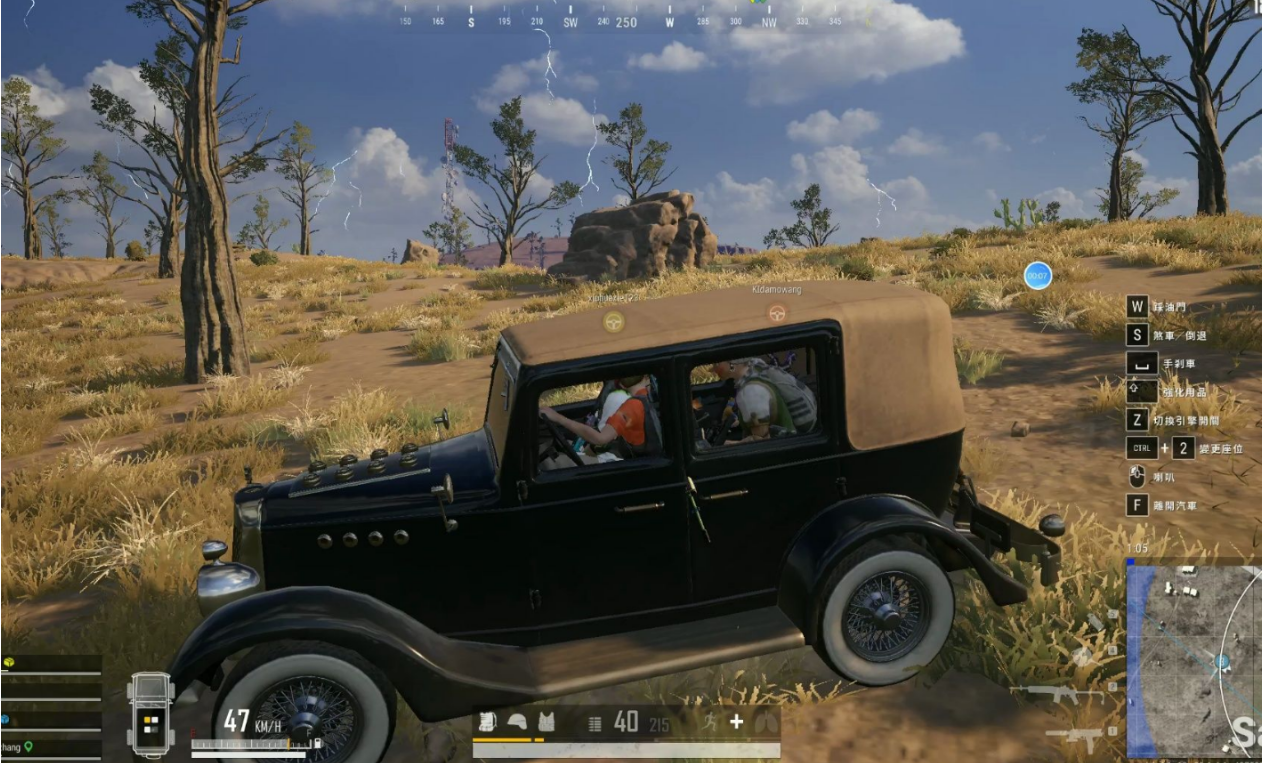Select the helmet equipment icon
The width and height of the screenshot is (1262, 763).
pyautogui.click(x=516, y=722)
